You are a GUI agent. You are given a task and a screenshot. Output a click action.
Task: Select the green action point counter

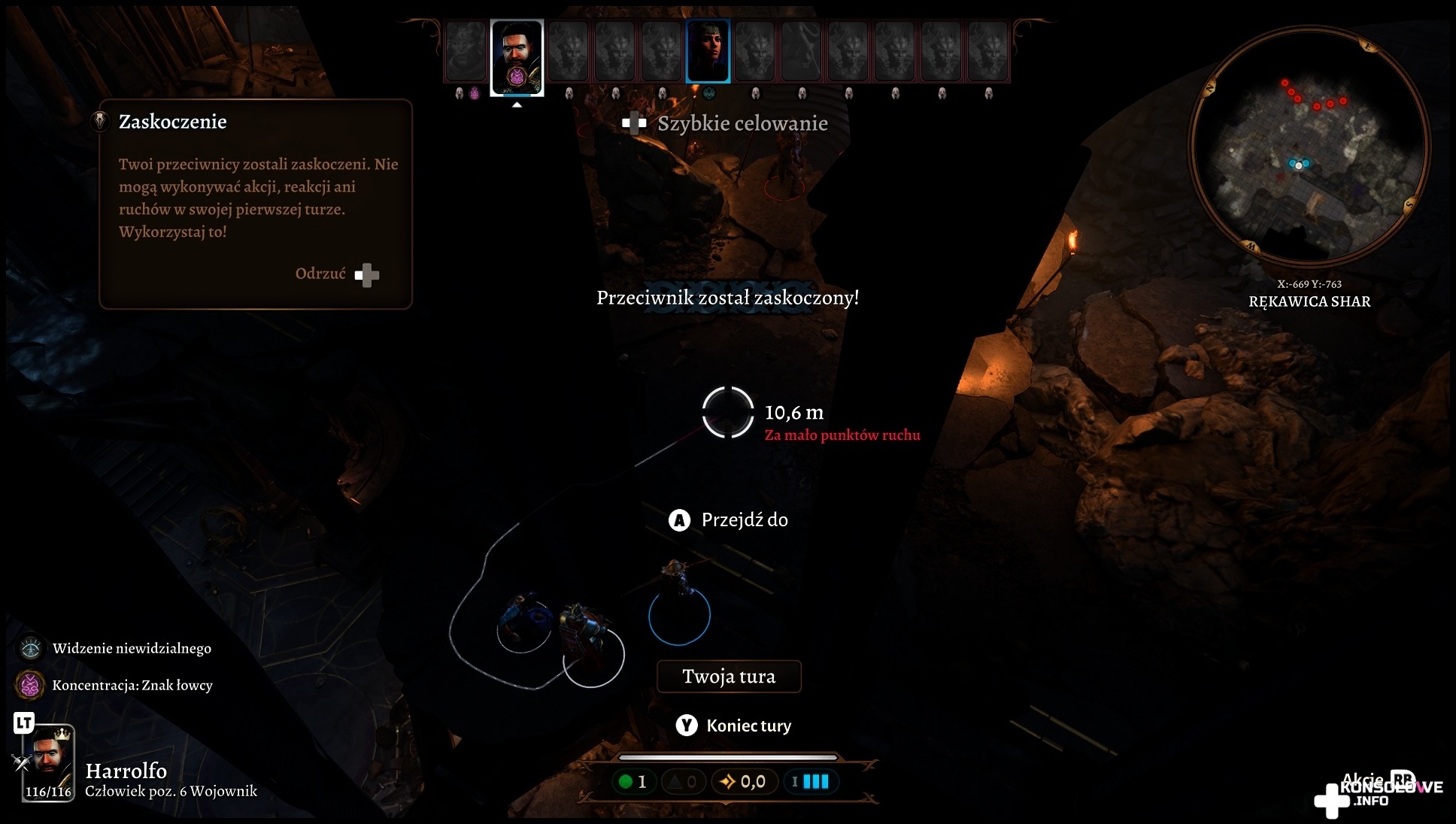pyautogui.click(x=632, y=782)
